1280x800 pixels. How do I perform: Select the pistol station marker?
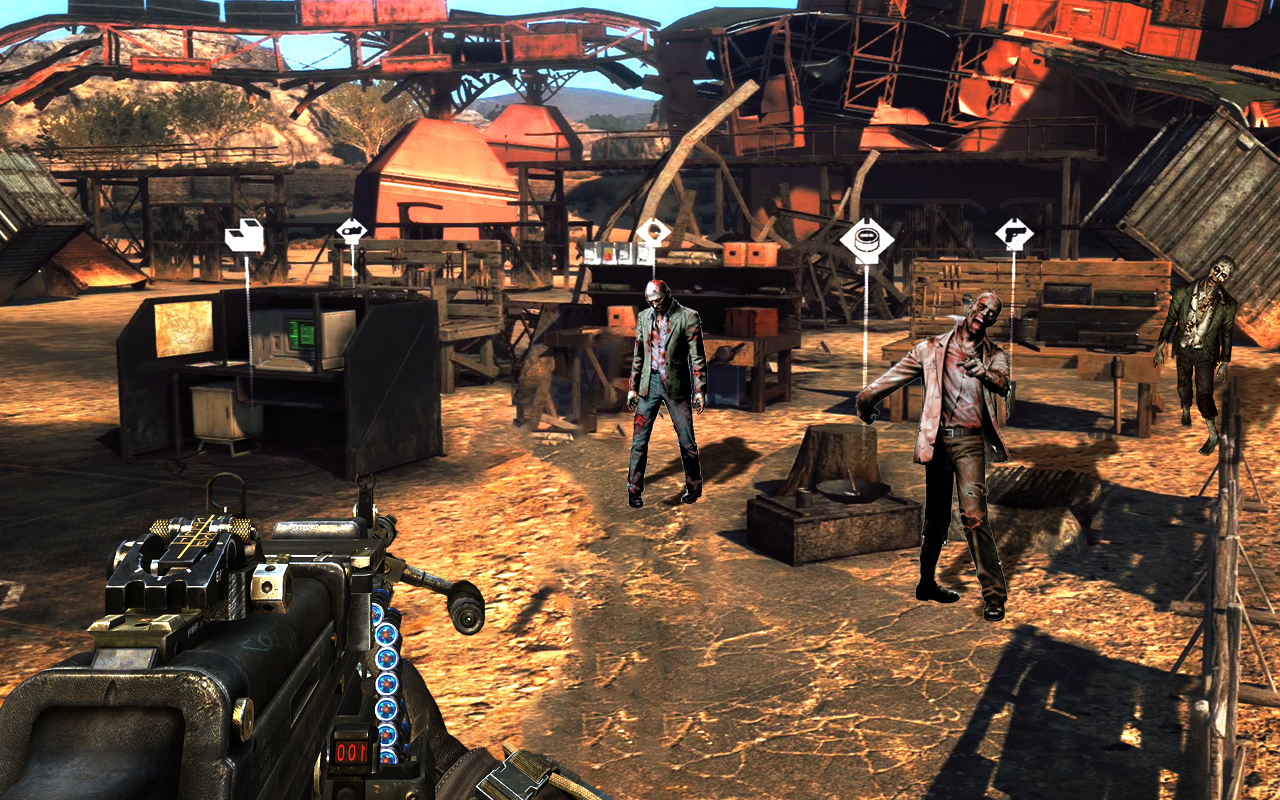click(x=1014, y=235)
